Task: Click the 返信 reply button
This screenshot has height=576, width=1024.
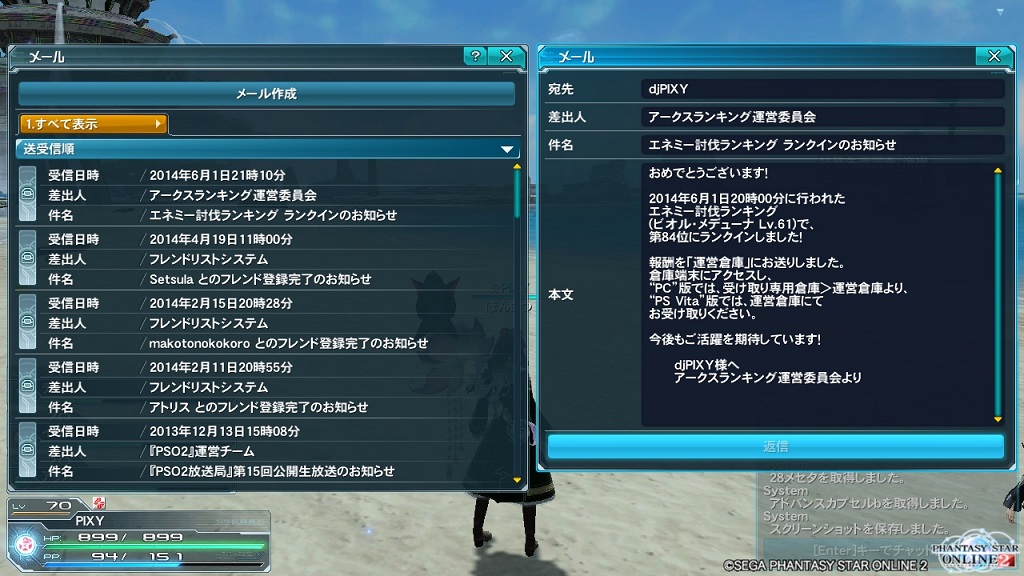Action: [775, 446]
